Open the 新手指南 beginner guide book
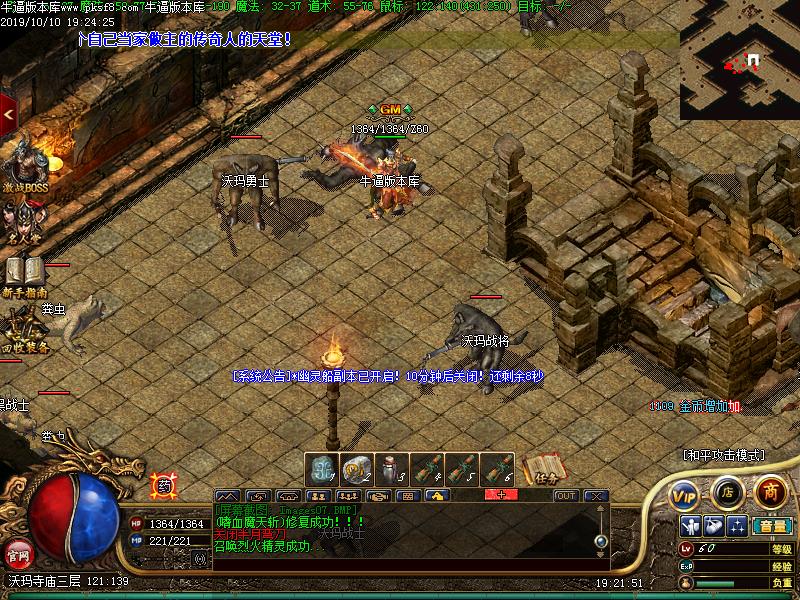 tap(25, 275)
